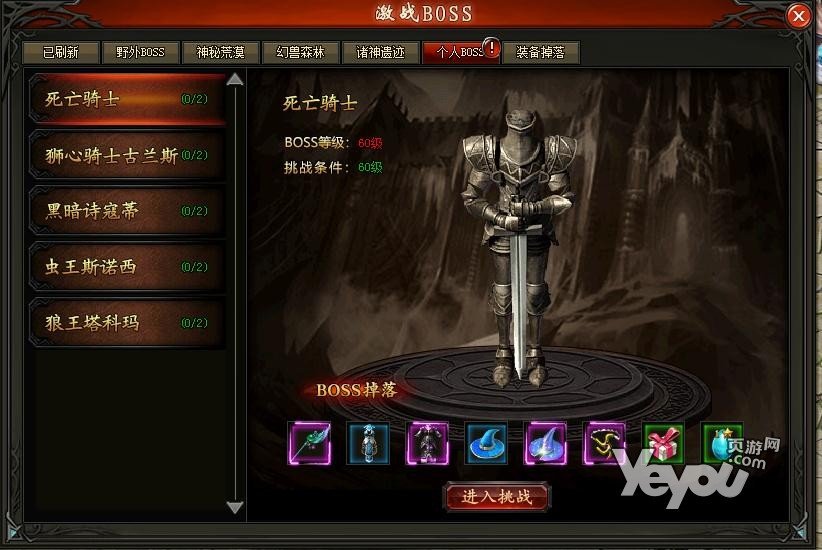This screenshot has height=550, width=822.
Task: Close the 激战BOSS window
Action: click(798, 17)
